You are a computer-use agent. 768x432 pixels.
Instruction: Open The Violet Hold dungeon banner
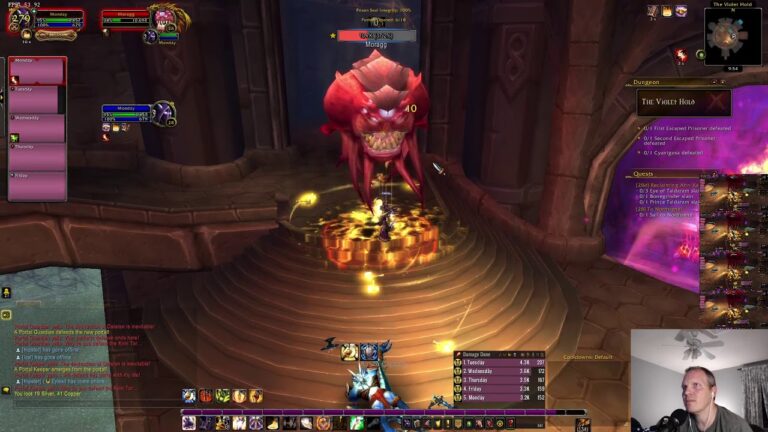[x=684, y=102]
